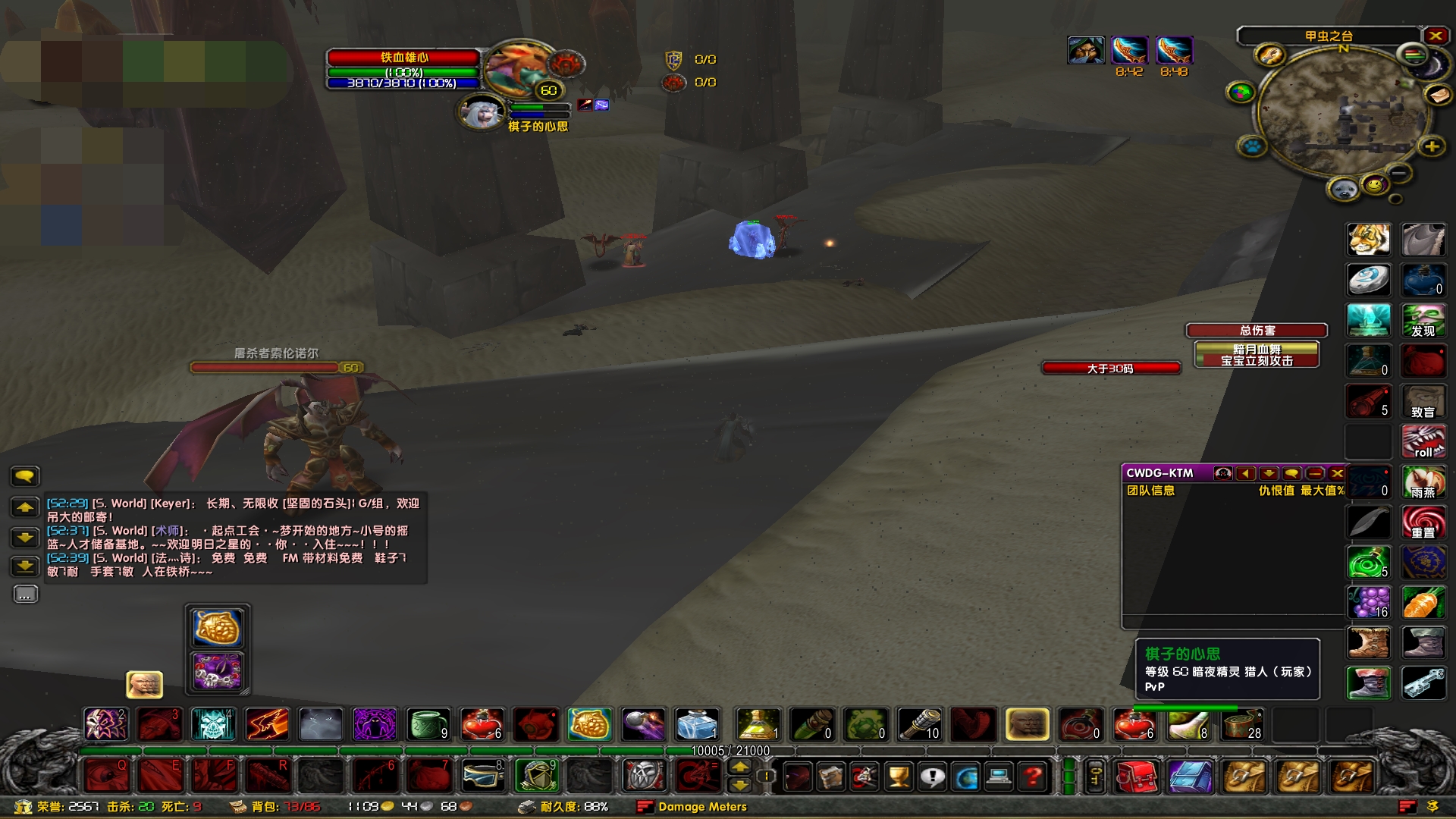Open the golden trophy micro menu button

pos(899,777)
